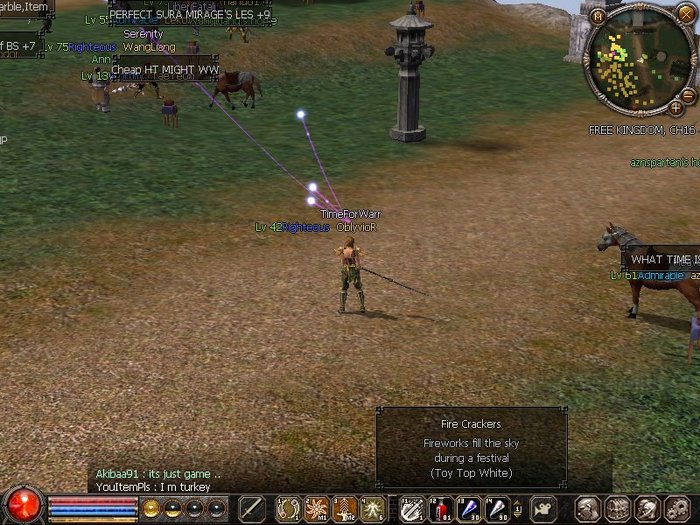Activate the spiral skill in quickslot one

289,508
